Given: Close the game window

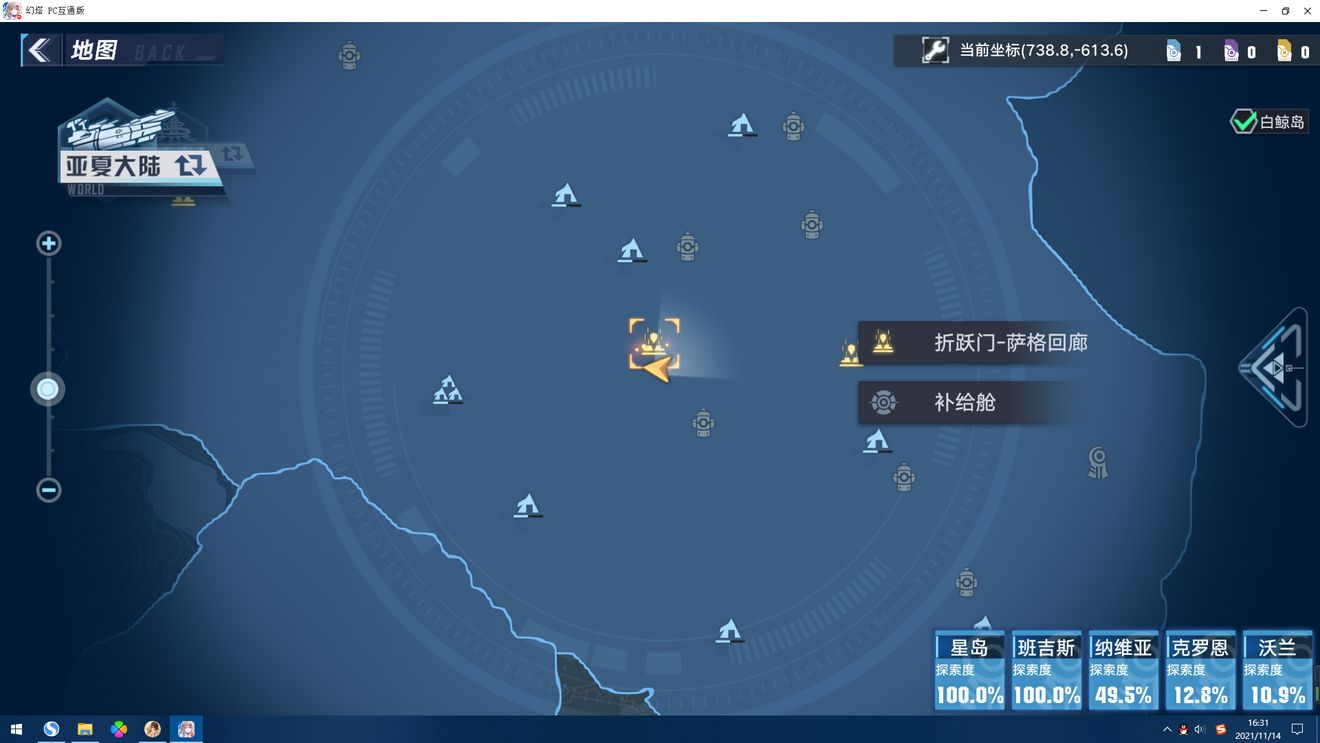Looking at the screenshot, I should click(1307, 10).
